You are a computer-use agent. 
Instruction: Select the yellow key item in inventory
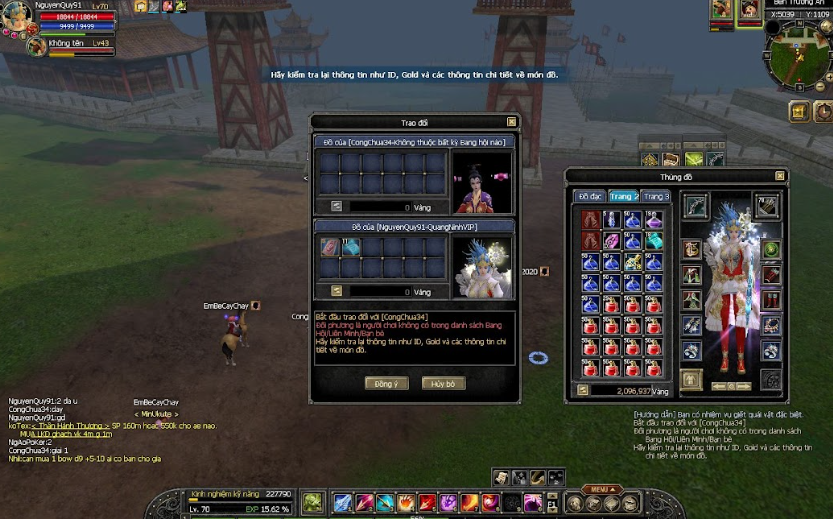[x=632, y=262]
